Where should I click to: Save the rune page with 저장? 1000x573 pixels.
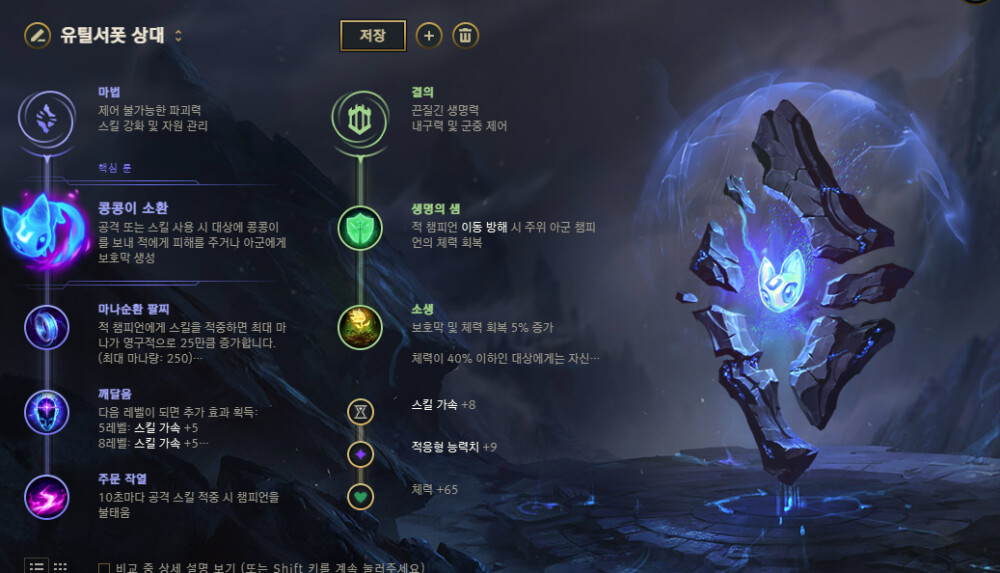click(x=372, y=35)
